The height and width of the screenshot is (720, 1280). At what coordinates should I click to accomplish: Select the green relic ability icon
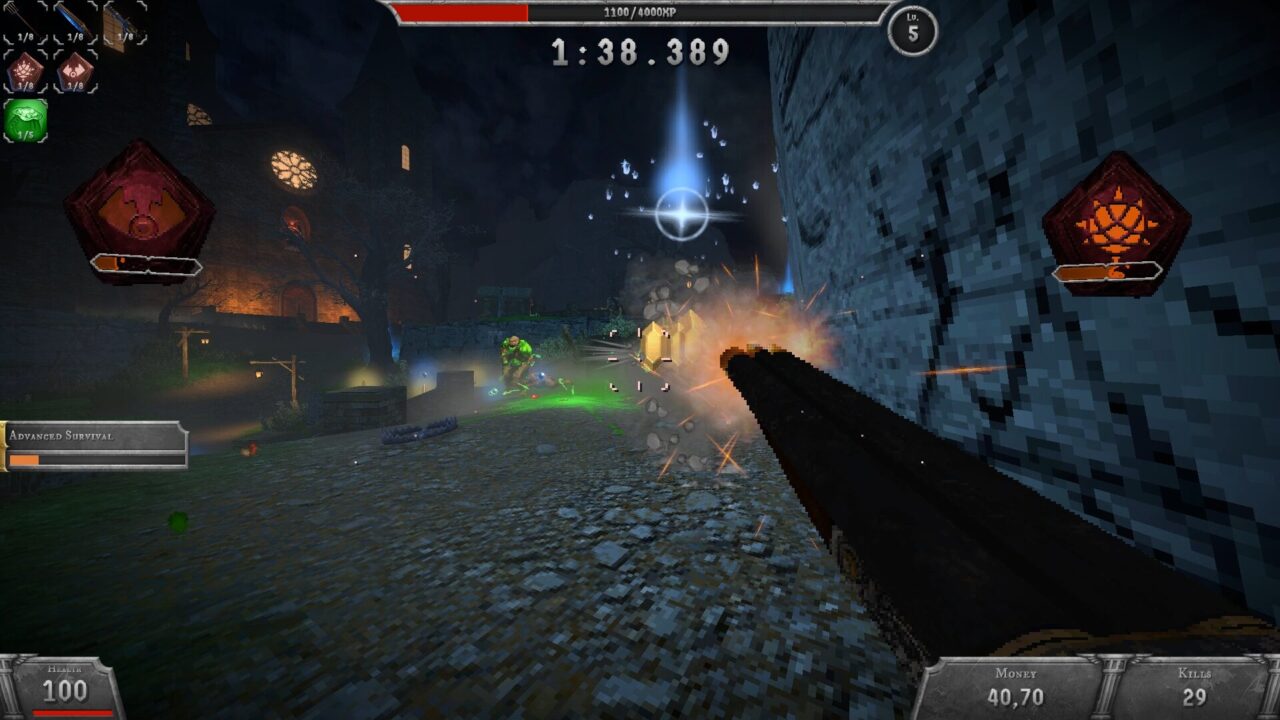(x=25, y=117)
